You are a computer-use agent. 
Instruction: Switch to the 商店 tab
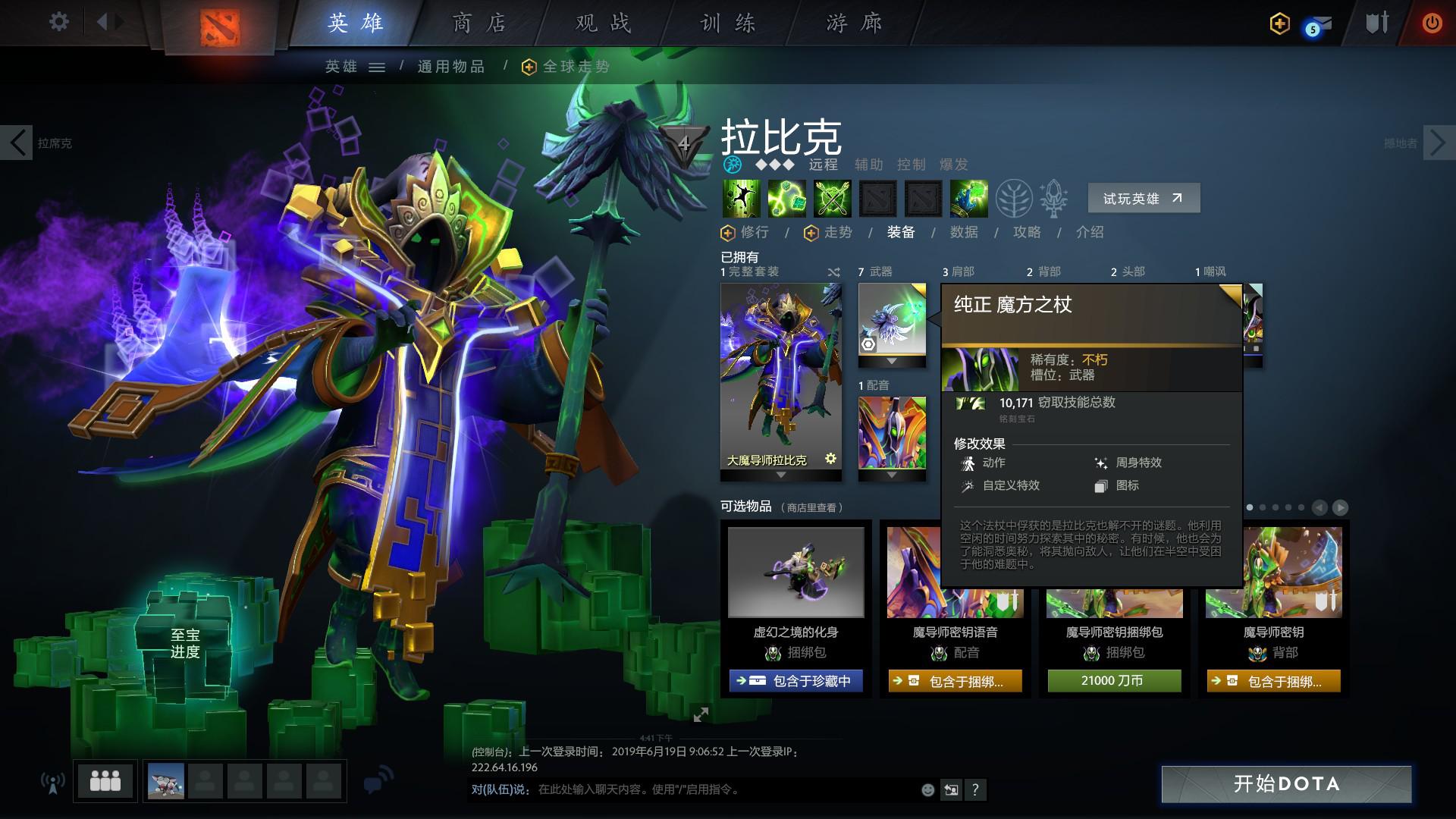tap(480, 23)
